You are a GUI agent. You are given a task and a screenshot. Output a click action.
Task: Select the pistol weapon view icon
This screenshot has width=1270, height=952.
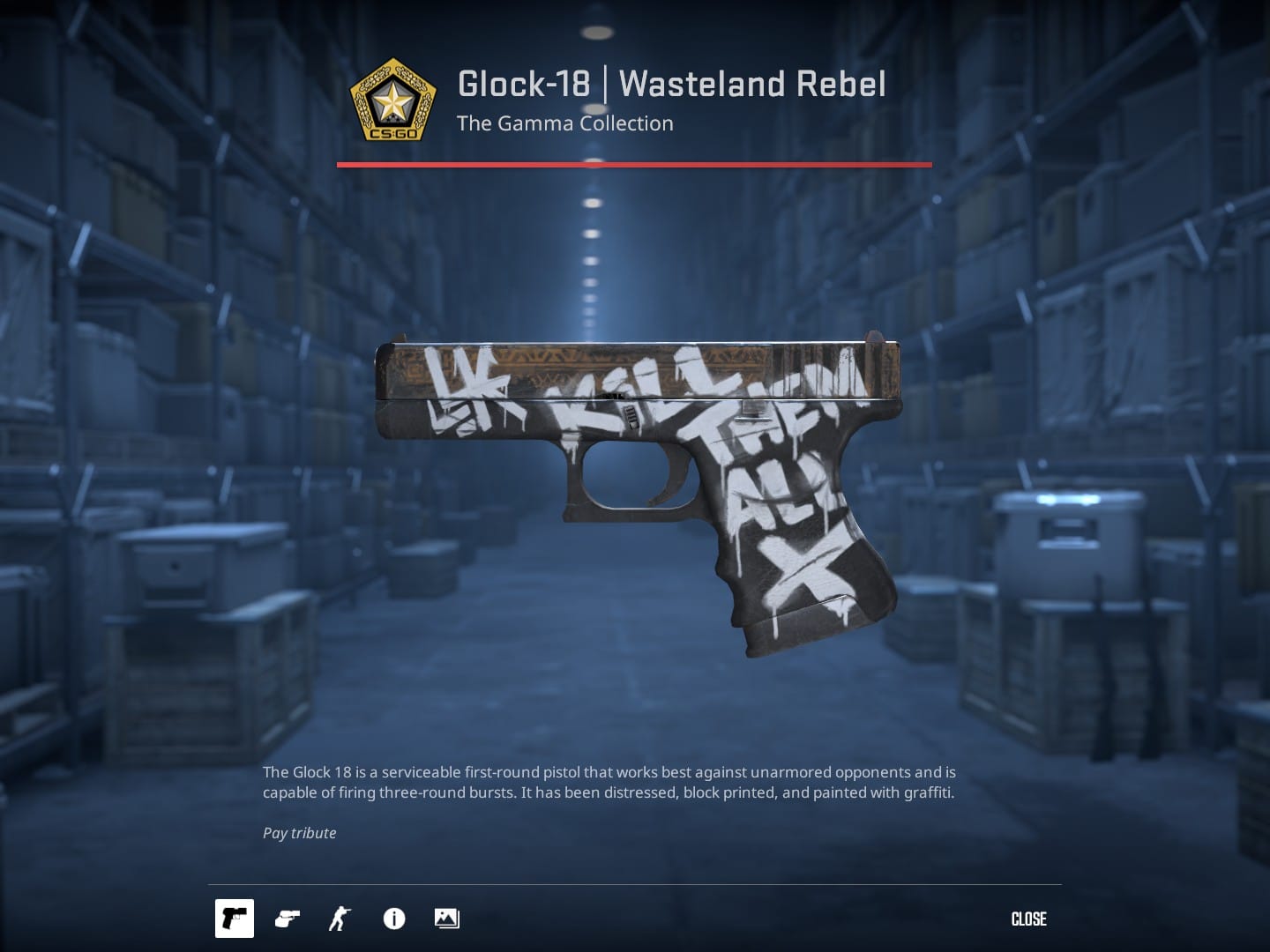click(235, 919)
